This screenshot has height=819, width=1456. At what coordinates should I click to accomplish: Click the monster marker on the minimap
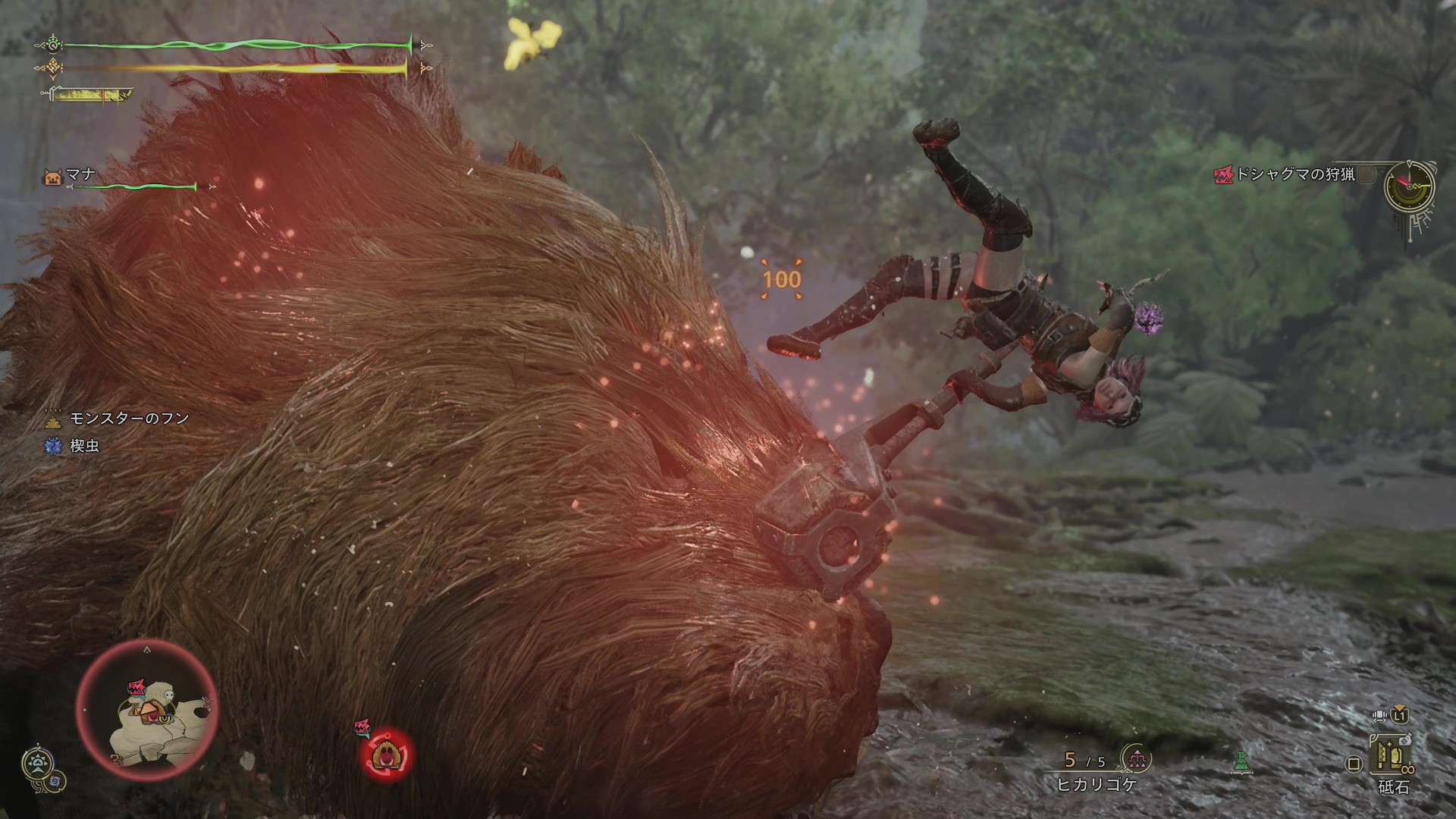tap(138, 688)
